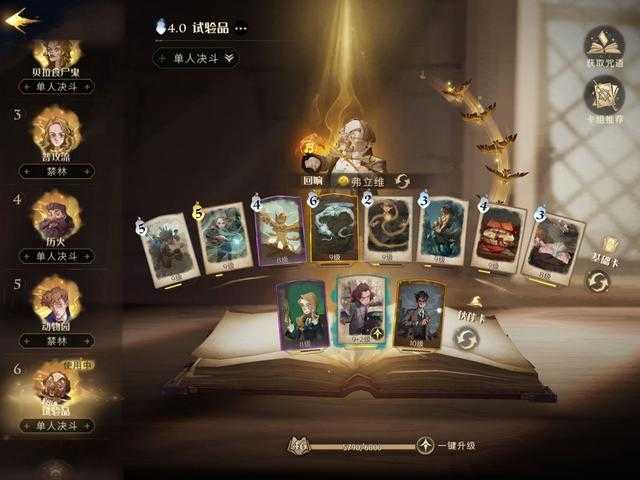Click the 基础卡 swap button

coord(597,281)
